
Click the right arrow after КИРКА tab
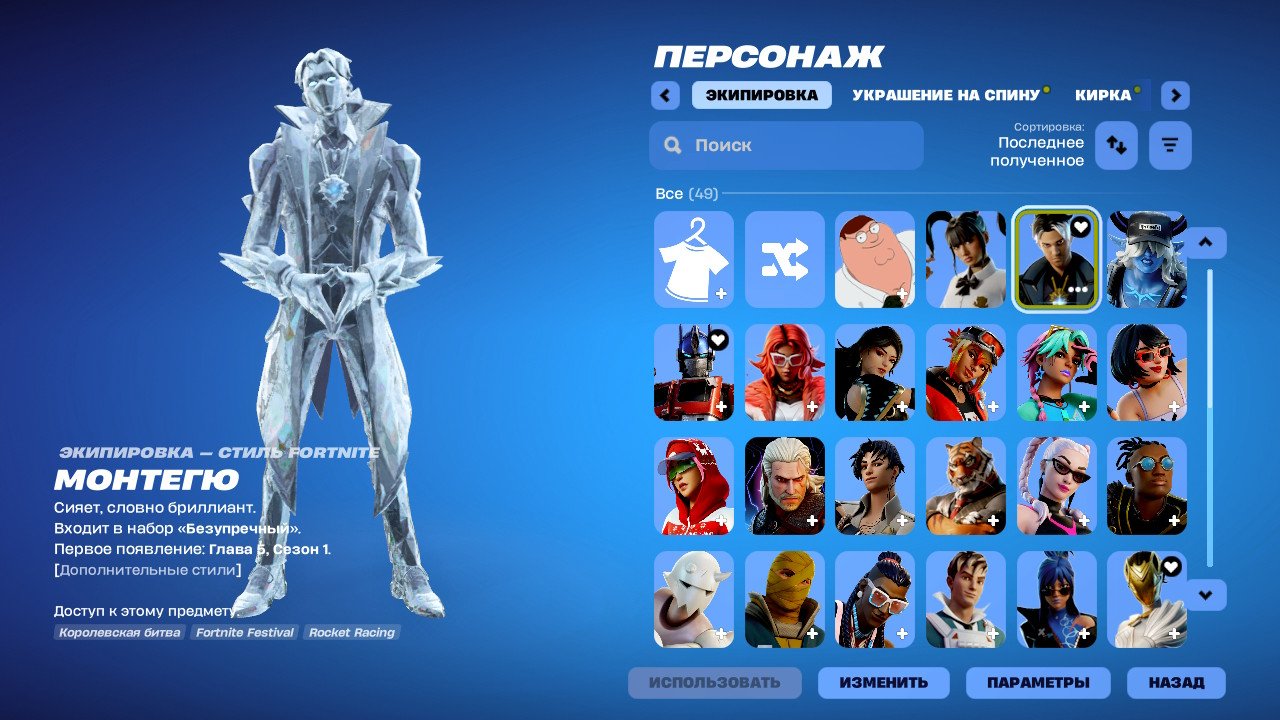[x=1174, y=94]
